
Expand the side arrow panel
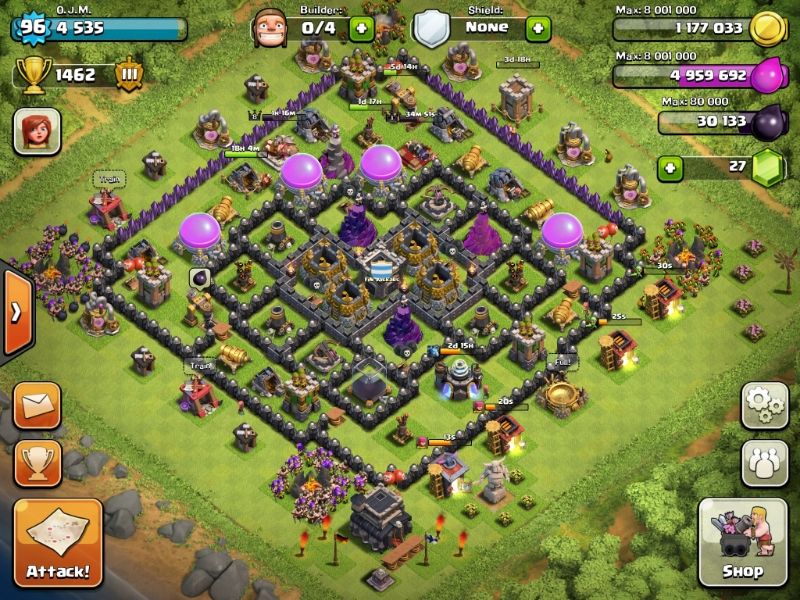(16, 313)
